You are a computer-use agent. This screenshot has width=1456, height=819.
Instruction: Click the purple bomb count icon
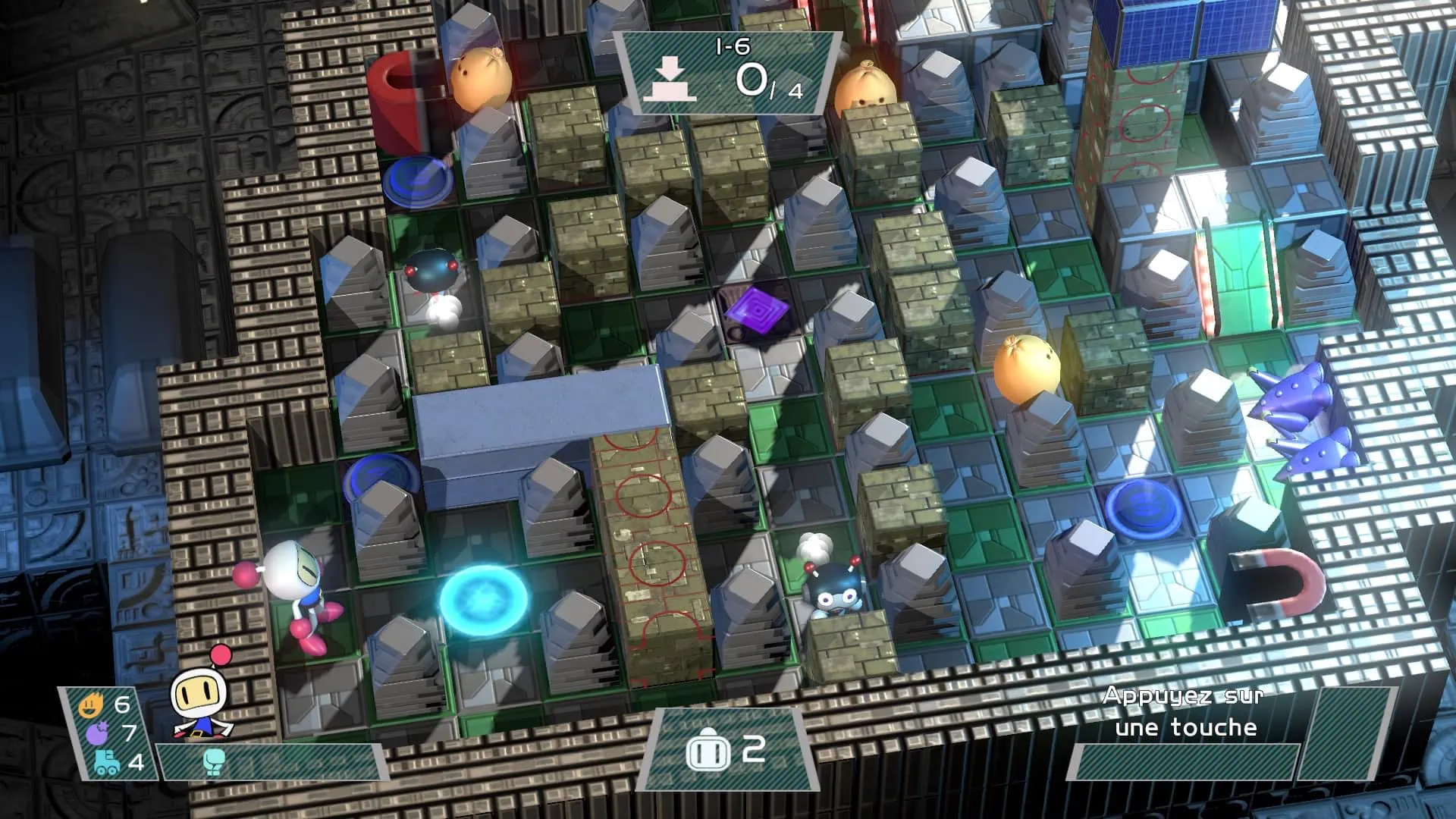(96, 733)
